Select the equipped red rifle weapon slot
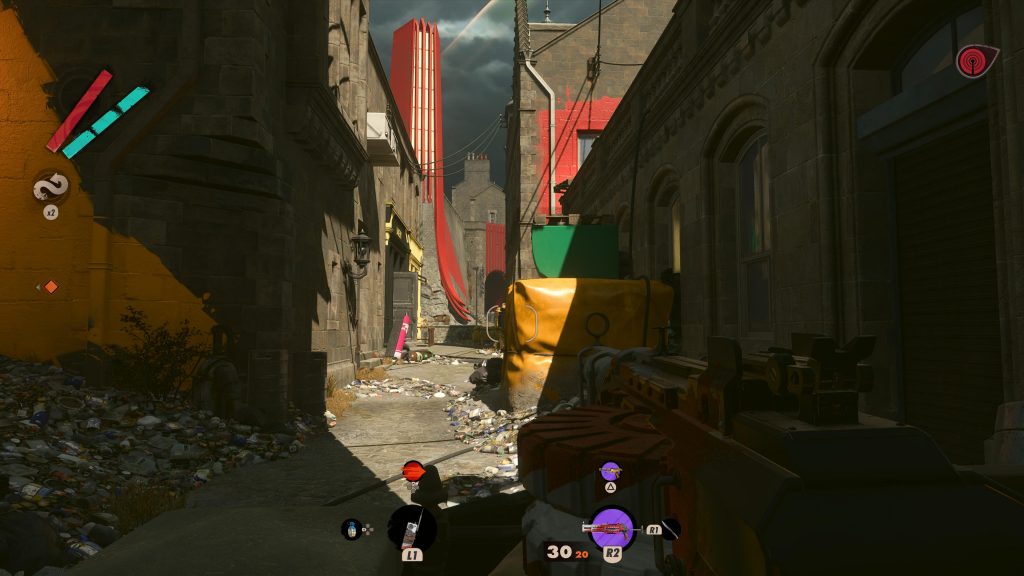This screenshot has width=1024, height=576. 613,527
